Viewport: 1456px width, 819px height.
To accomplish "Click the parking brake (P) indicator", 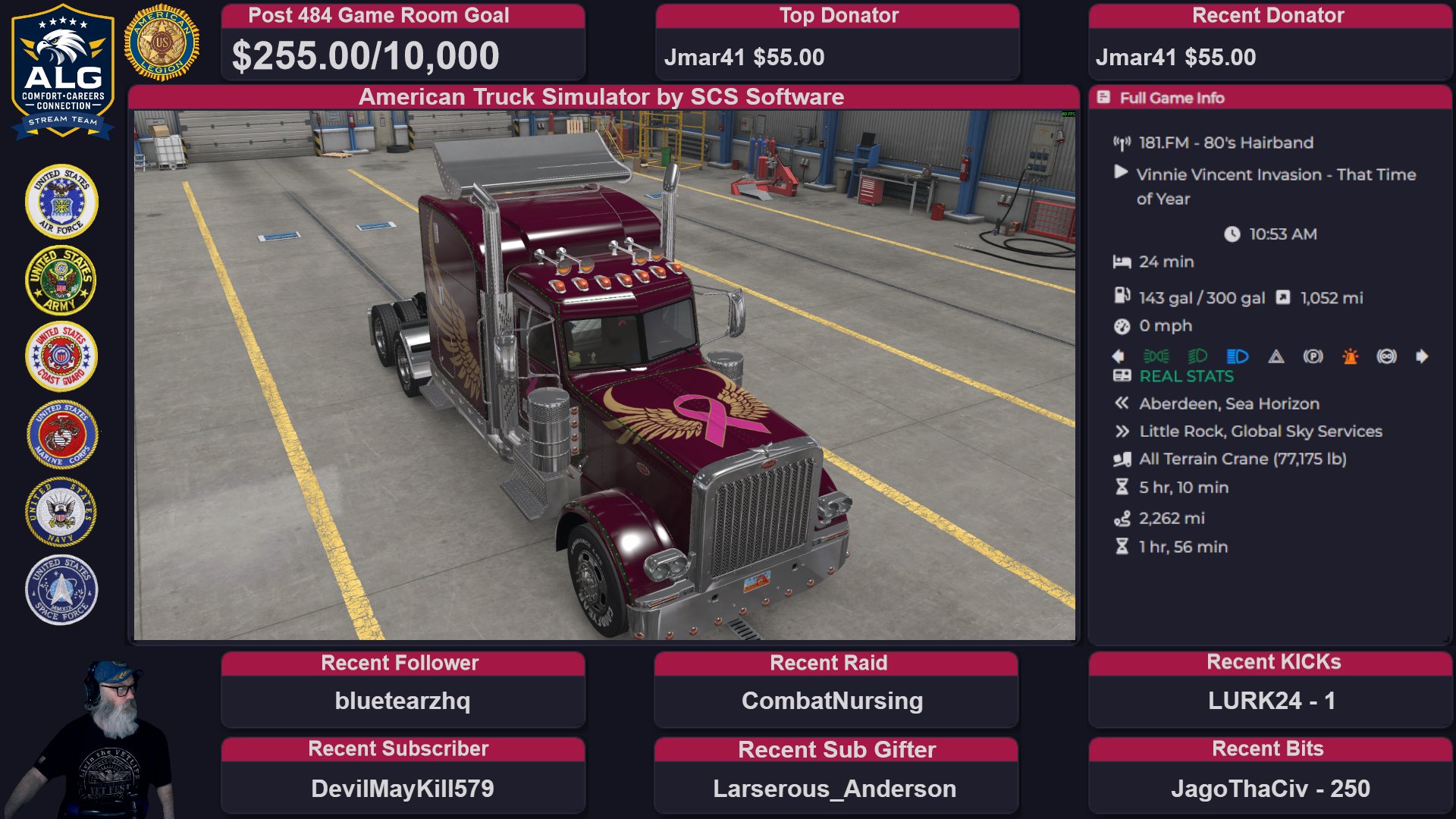I will click(x=1313, y=356).
